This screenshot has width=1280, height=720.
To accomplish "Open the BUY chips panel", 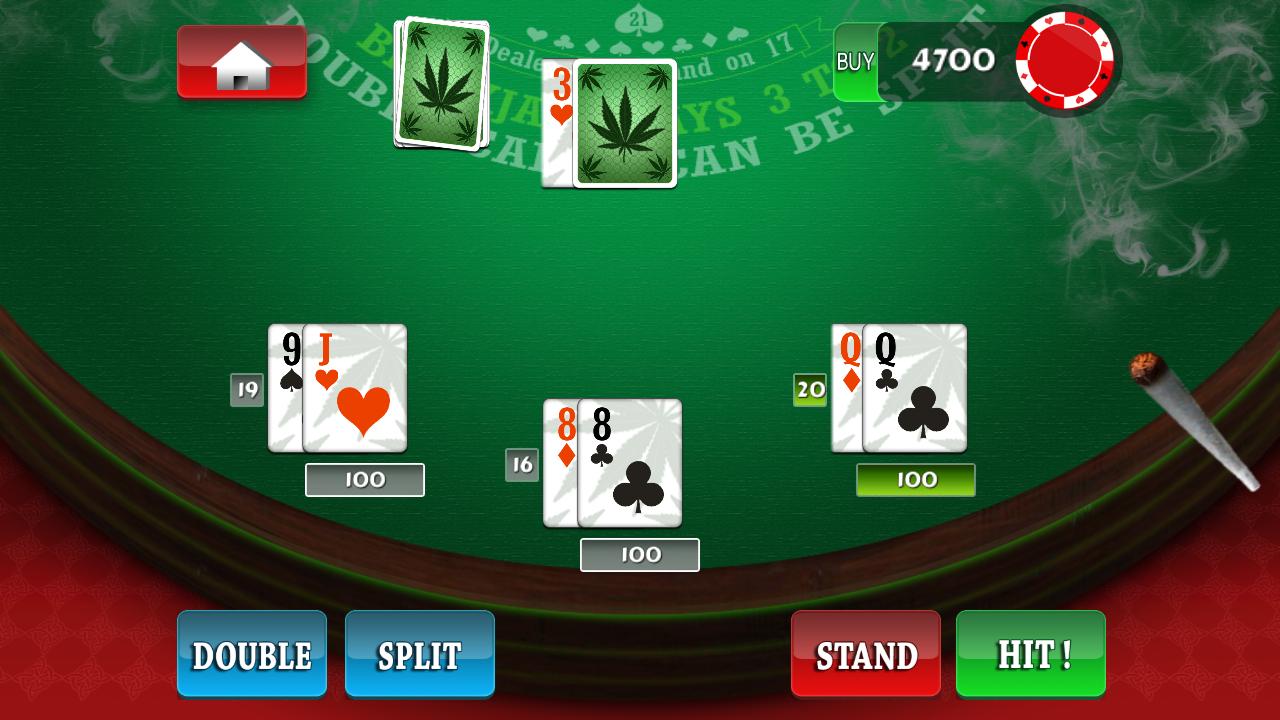I will [856, 62].
